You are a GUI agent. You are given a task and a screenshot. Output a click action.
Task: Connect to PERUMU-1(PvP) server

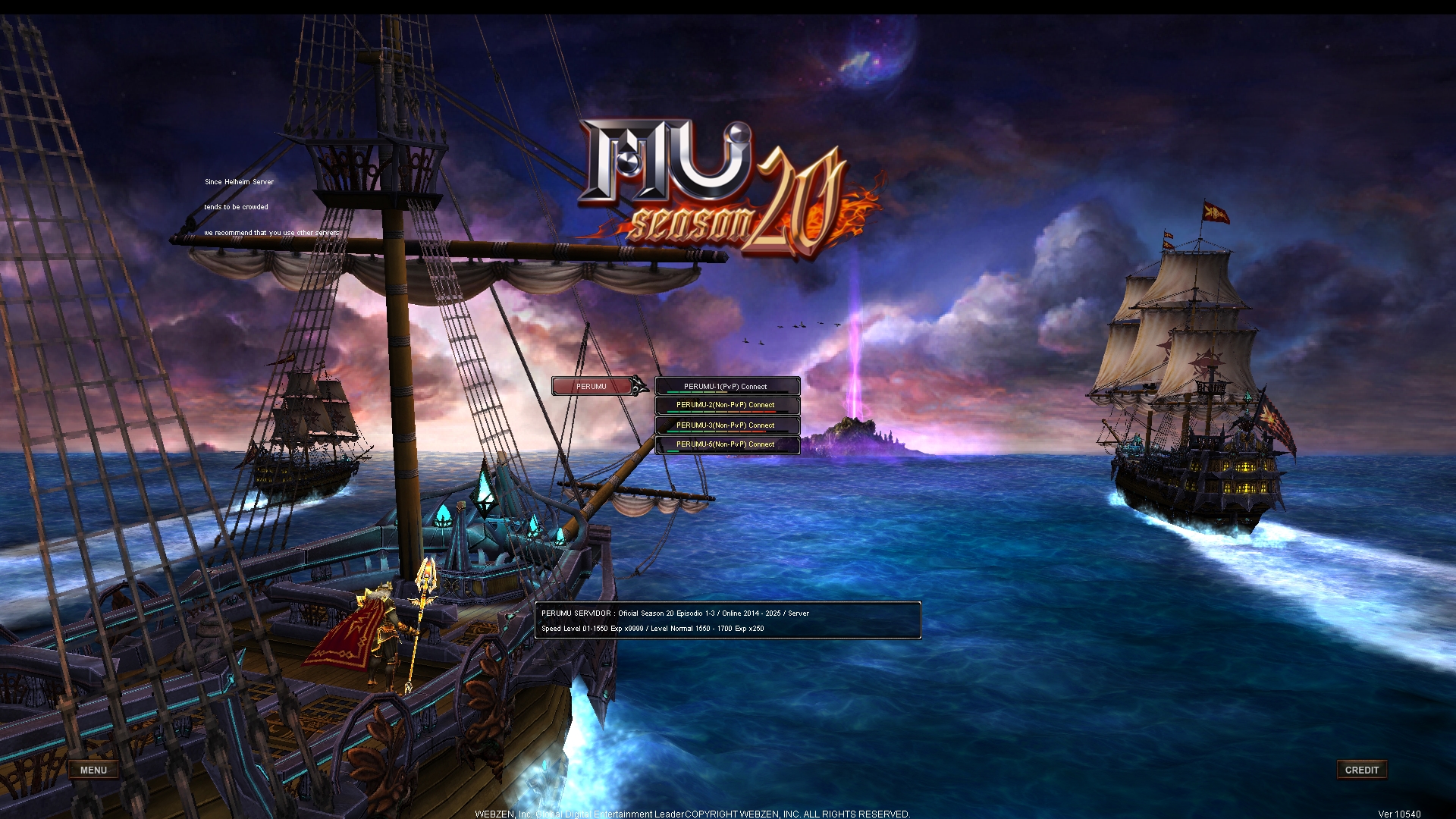726,387
